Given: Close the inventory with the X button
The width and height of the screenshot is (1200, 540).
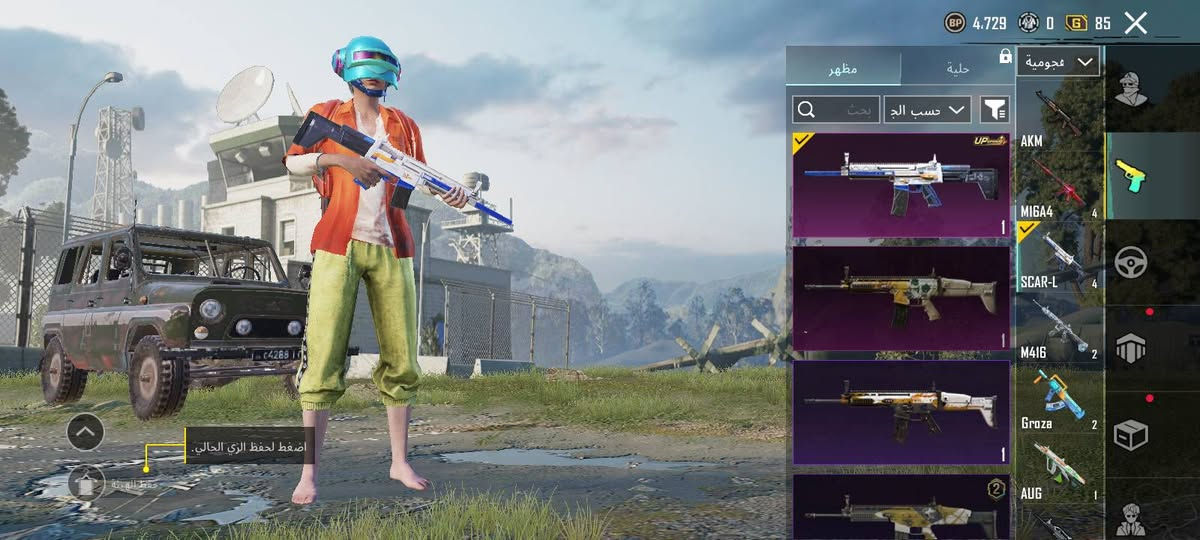Looking at the screenshot, I should click(1135, 23).
